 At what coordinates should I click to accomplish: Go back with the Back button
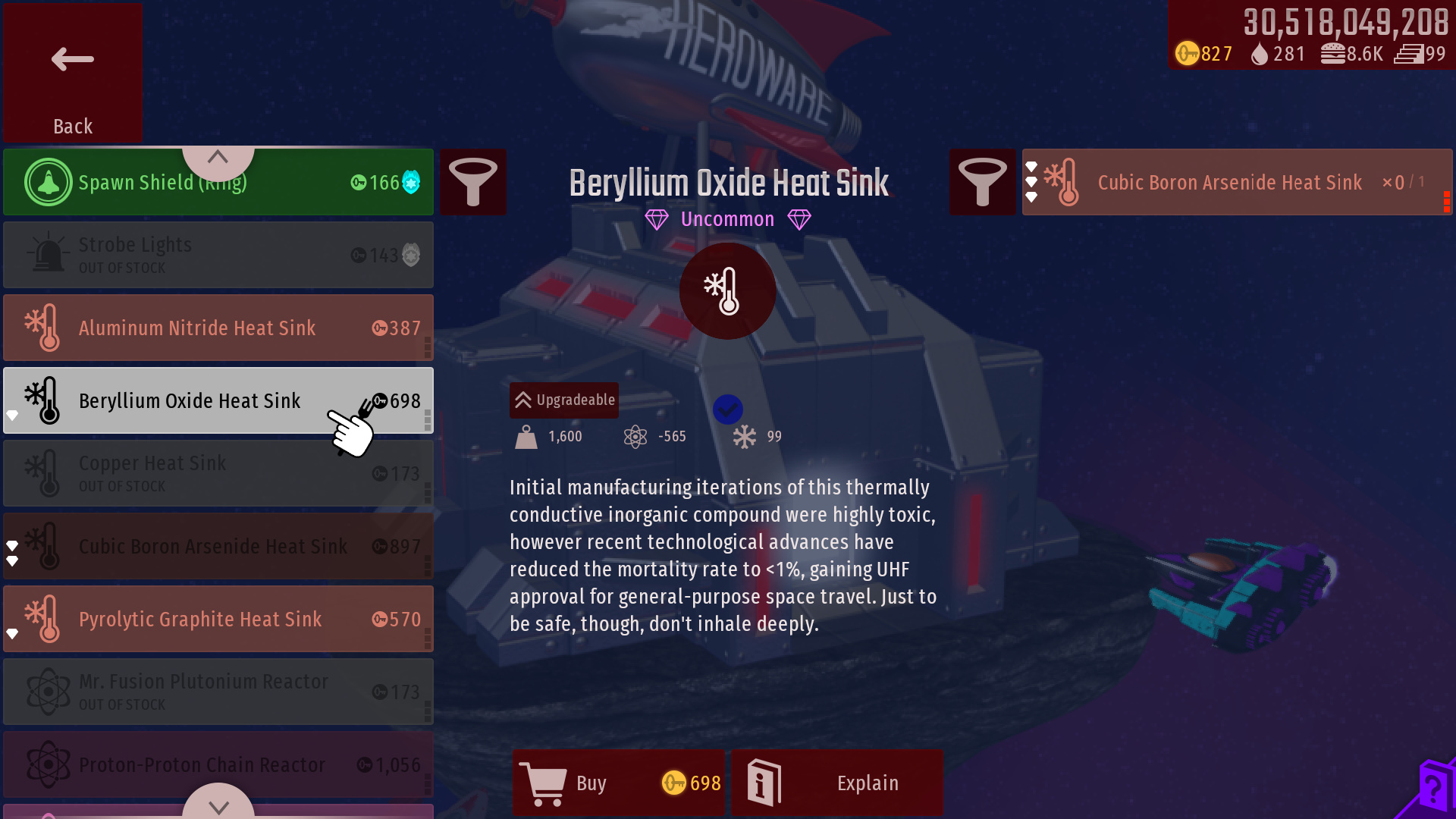point(72,73)
